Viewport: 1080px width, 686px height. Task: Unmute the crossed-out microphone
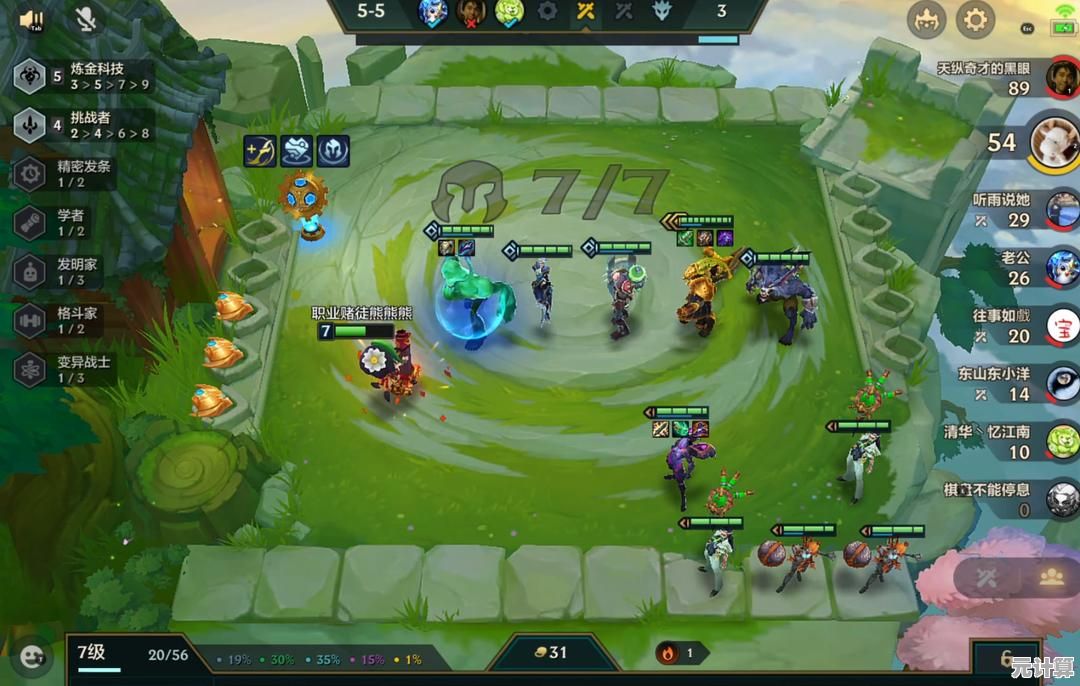pyautogui.click(x=87, y=18)
